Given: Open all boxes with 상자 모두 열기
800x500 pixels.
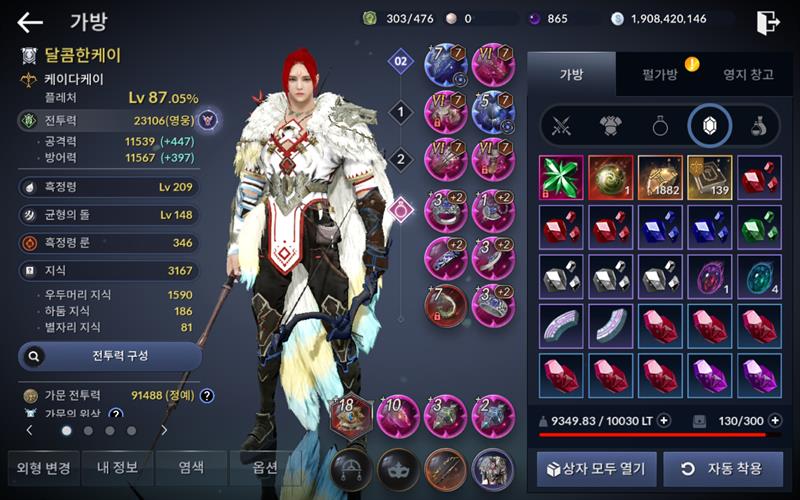Looking at the screenshot, I should click(x=597, y=467).
